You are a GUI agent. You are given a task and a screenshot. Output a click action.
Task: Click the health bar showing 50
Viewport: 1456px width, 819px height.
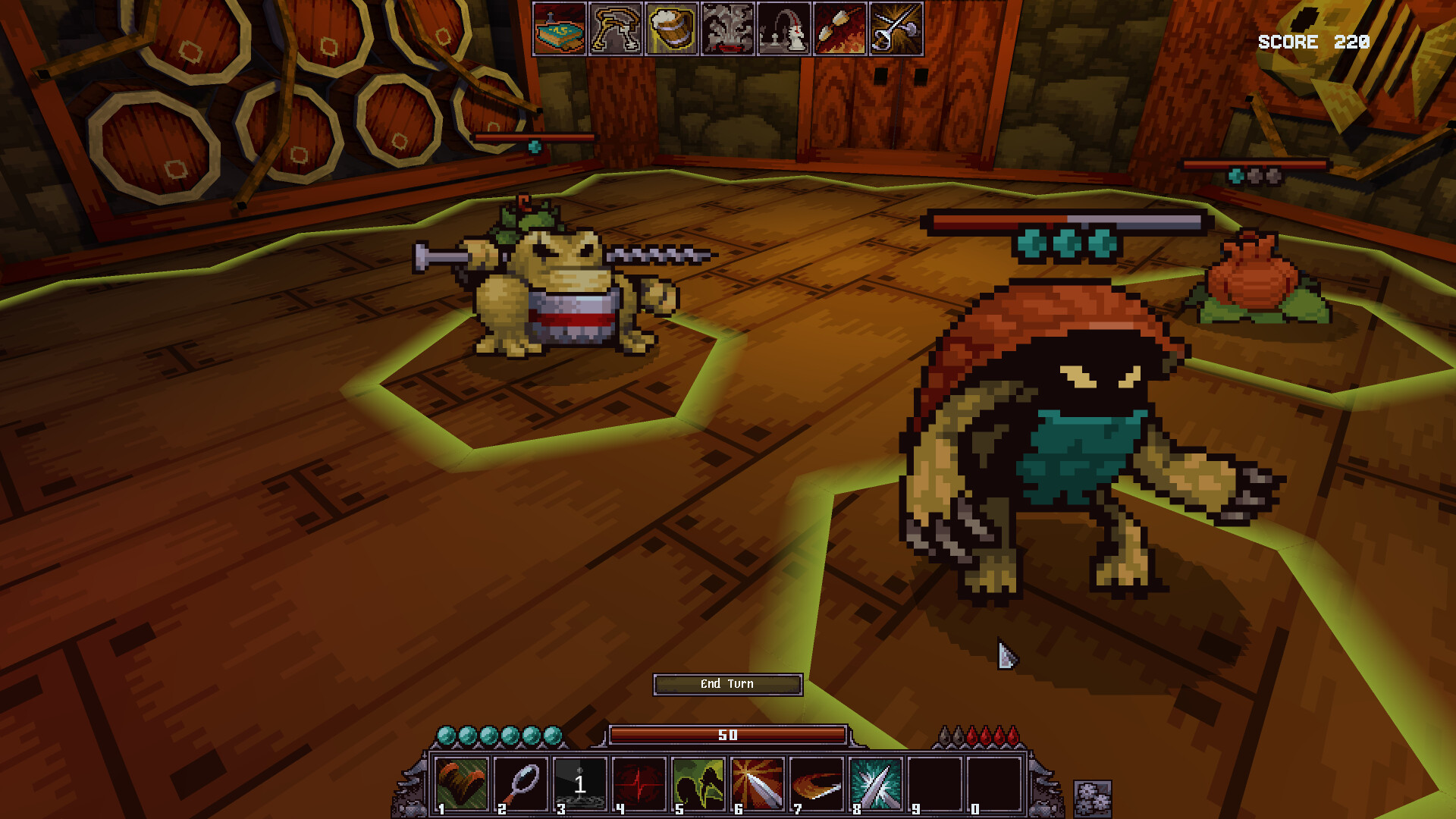728,734
